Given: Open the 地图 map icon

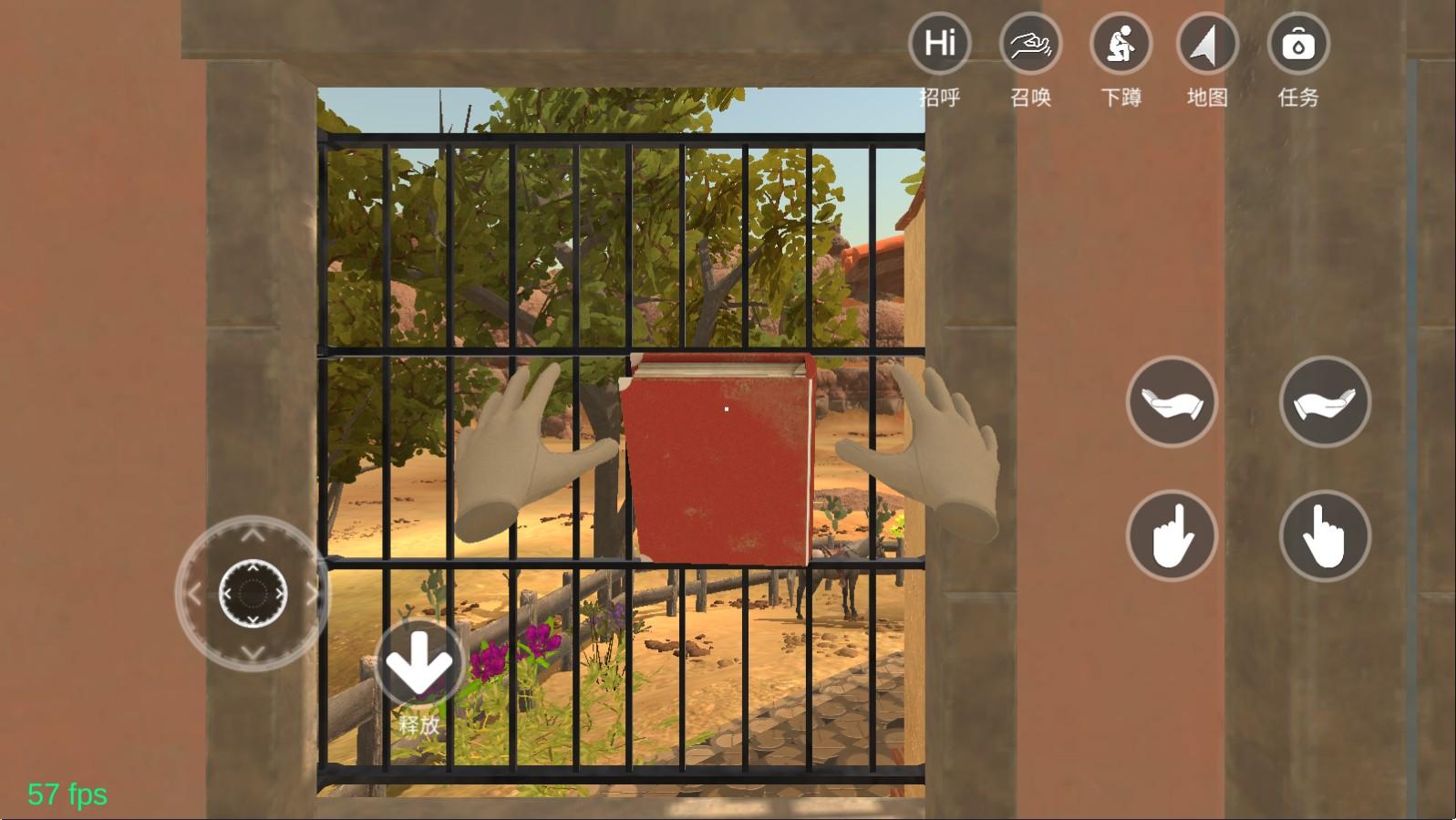Looking at the screenshot, I should (1207, 42).
